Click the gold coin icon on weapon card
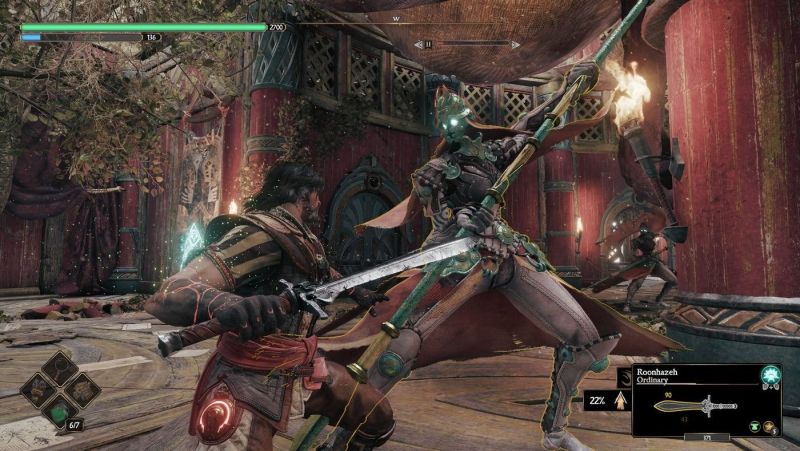The width and height of the screenshot is (800, 451). coord(770,427)
